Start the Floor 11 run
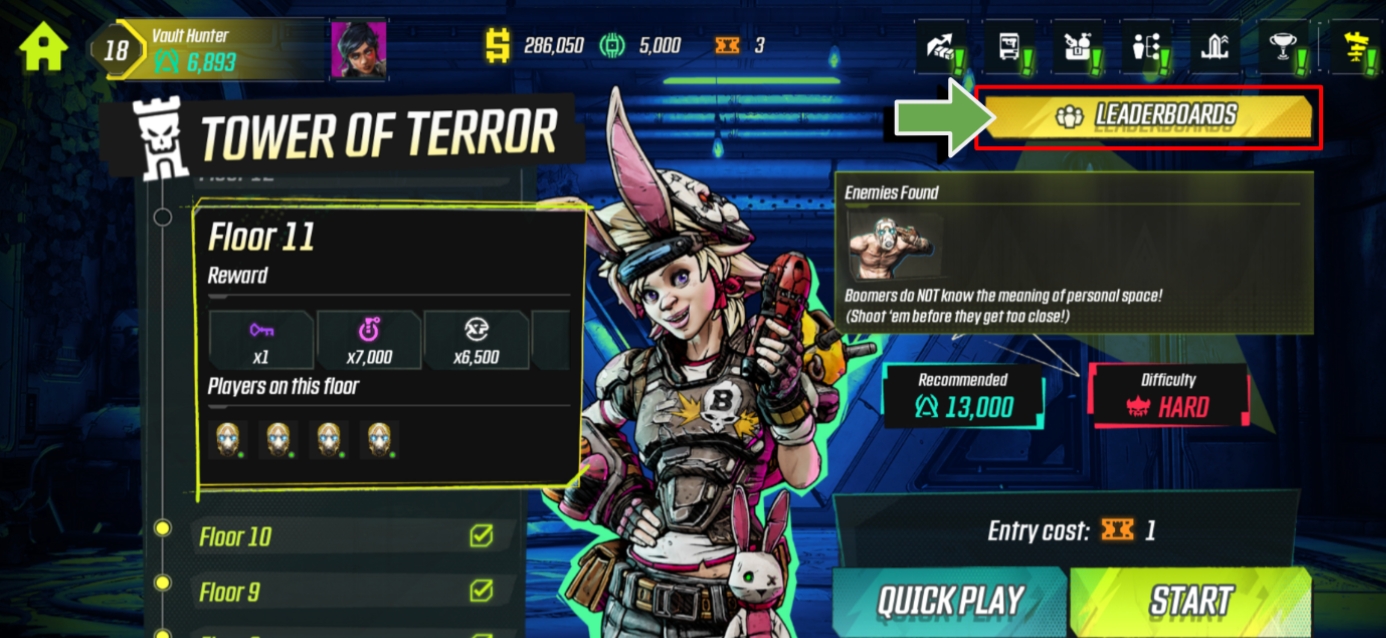Image resolution: width=1386 pixels, height=638 pixels. tap(1190, 602)
